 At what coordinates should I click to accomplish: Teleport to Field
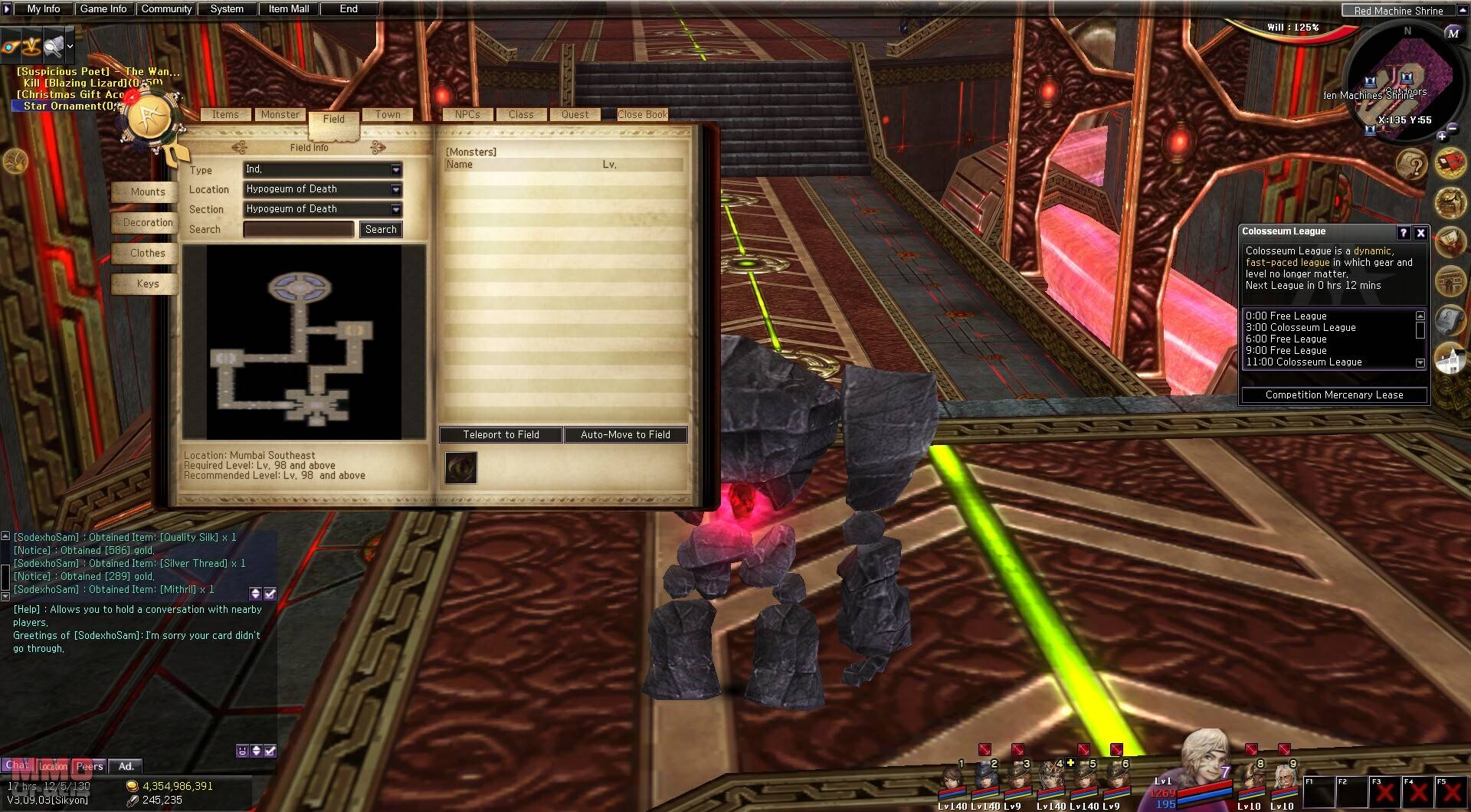501,434
